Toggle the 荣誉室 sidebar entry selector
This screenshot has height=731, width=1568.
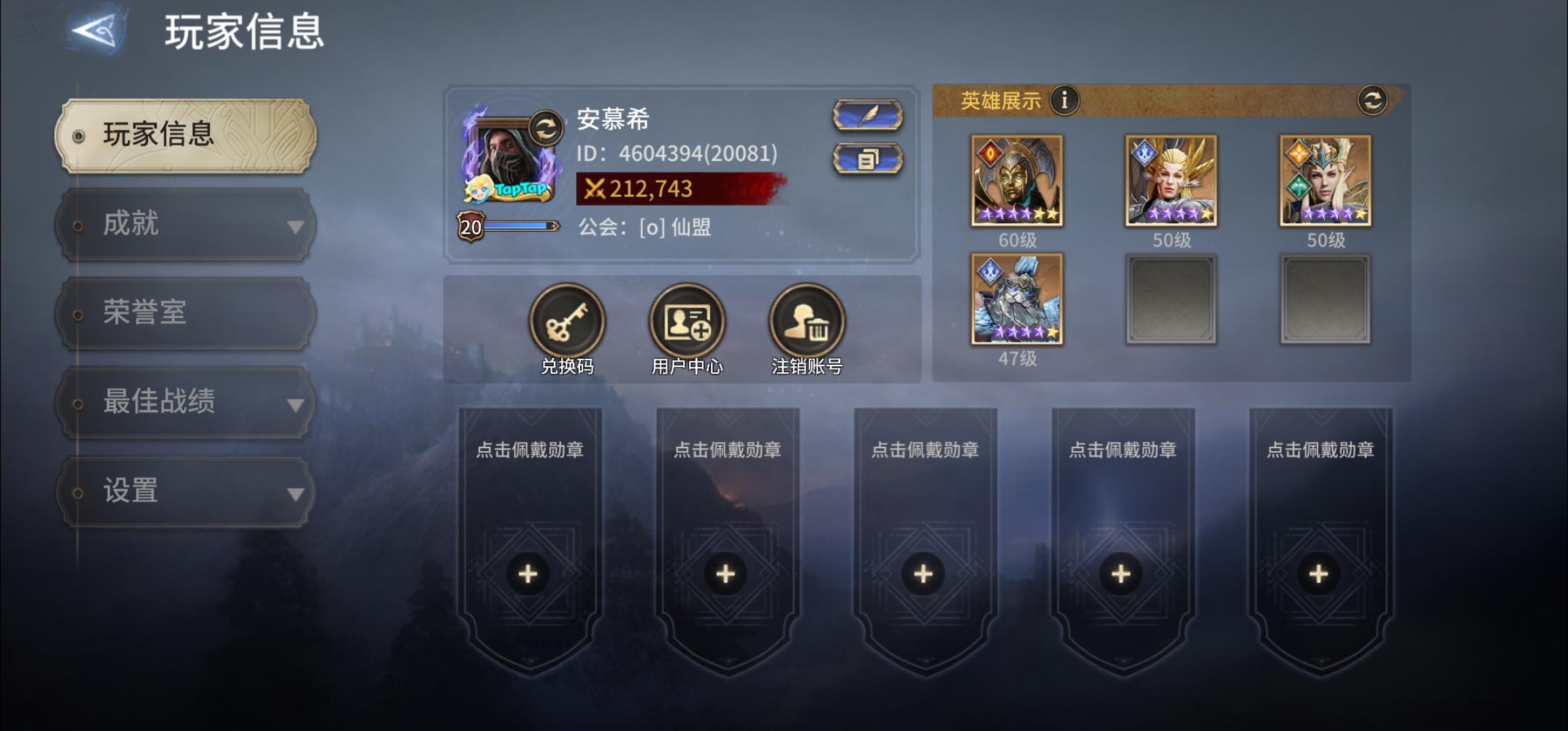point(78,313)
